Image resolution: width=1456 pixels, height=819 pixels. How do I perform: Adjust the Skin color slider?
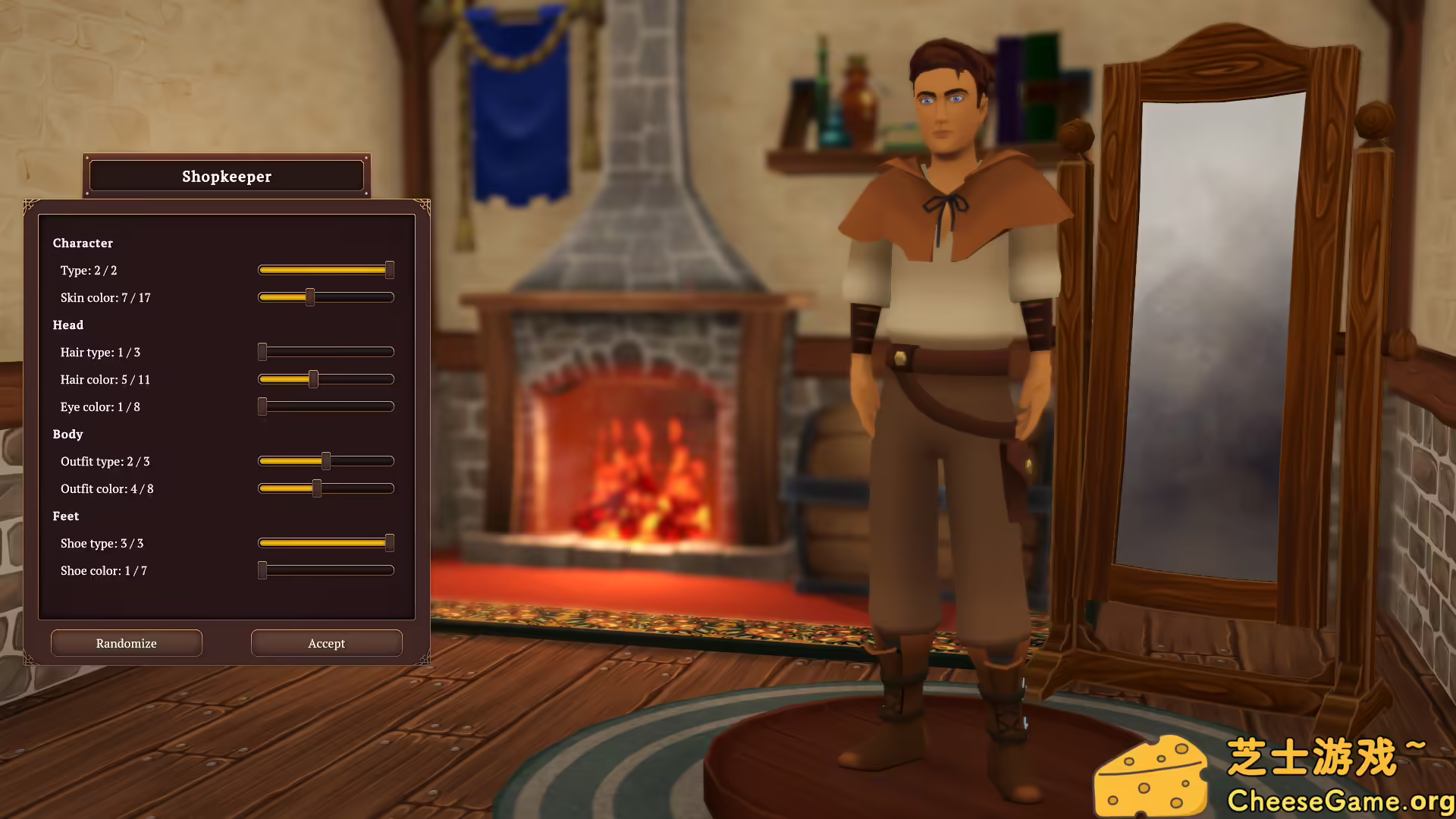click(310, 297)
